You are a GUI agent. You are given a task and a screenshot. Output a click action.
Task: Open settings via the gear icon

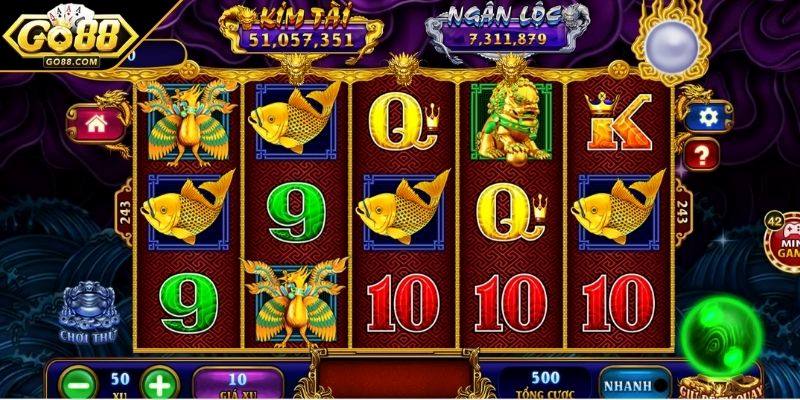708,118
